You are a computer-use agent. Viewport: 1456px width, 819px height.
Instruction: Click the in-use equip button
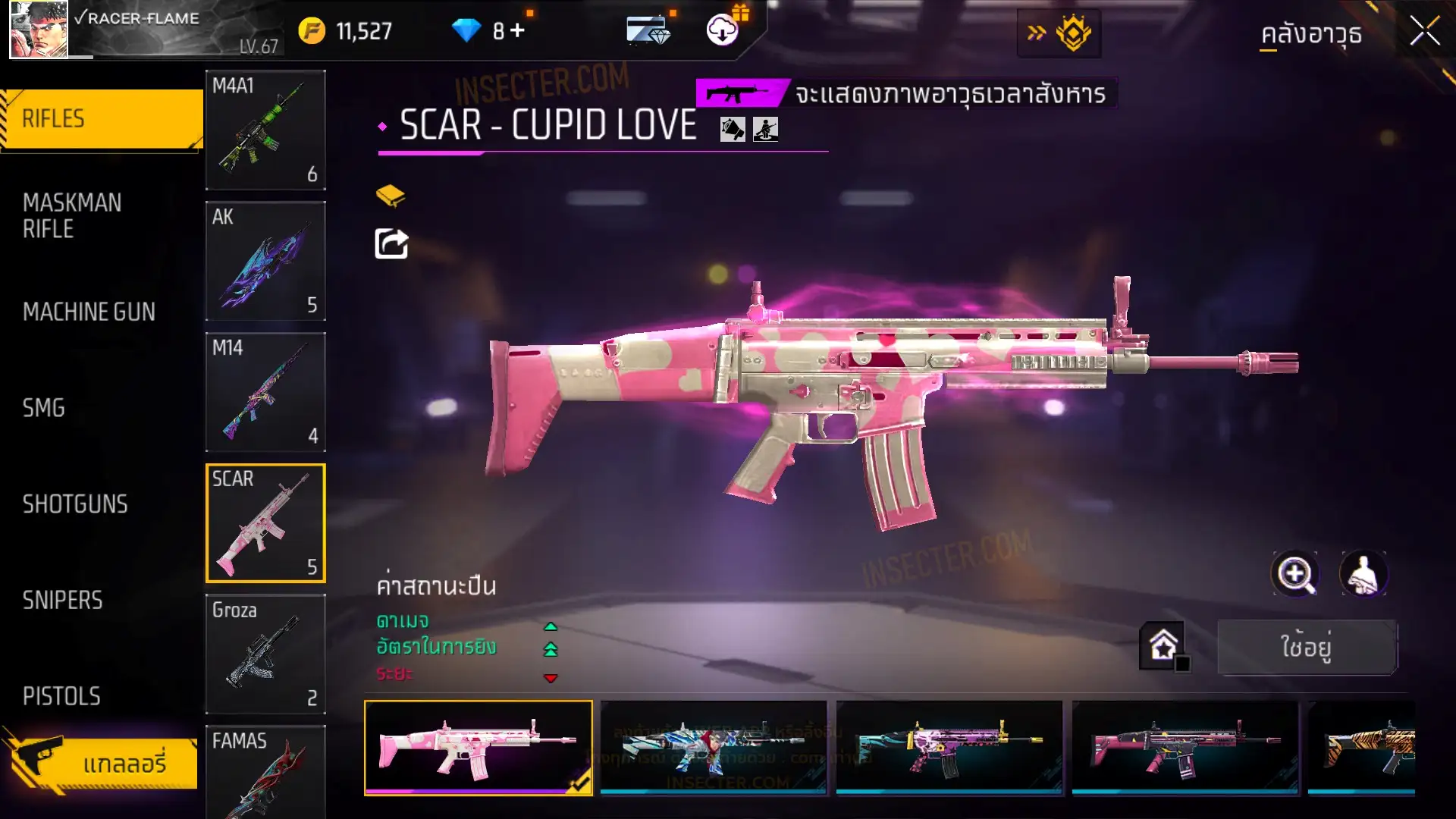[x=1307, y=647]
